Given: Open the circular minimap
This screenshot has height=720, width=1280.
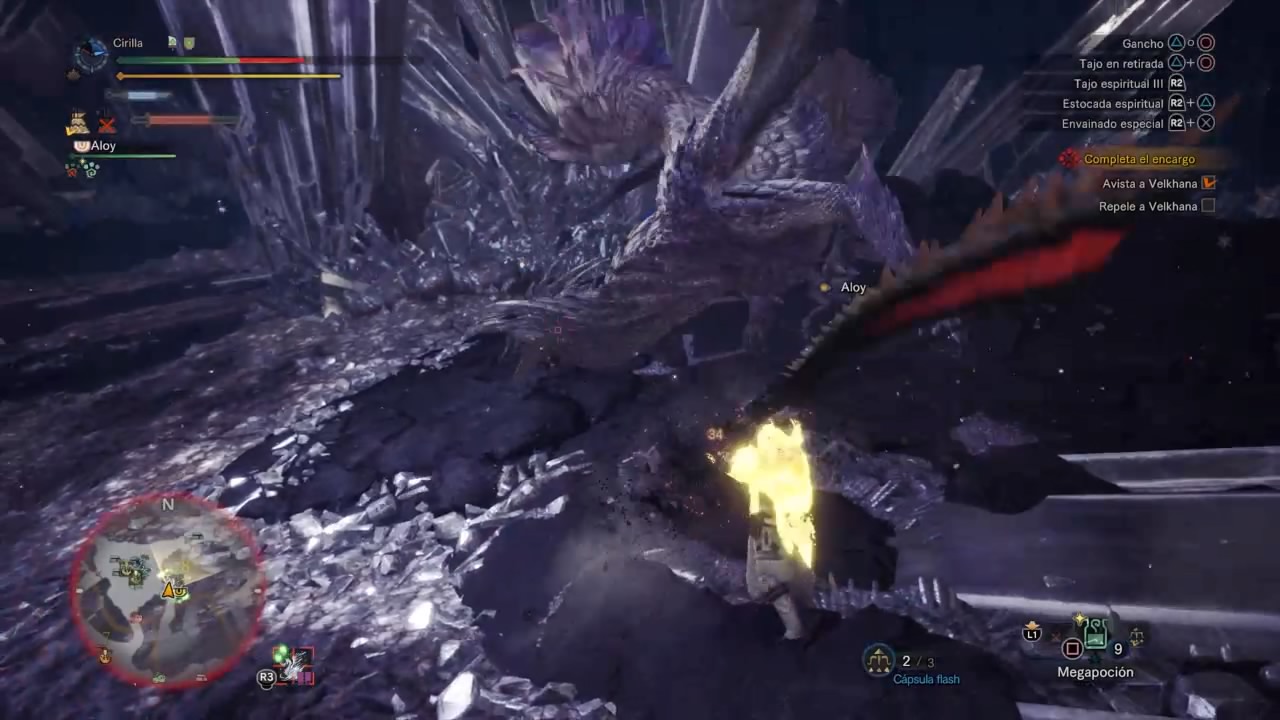Looking at the screenshot, I should click(x=167, y=589).
